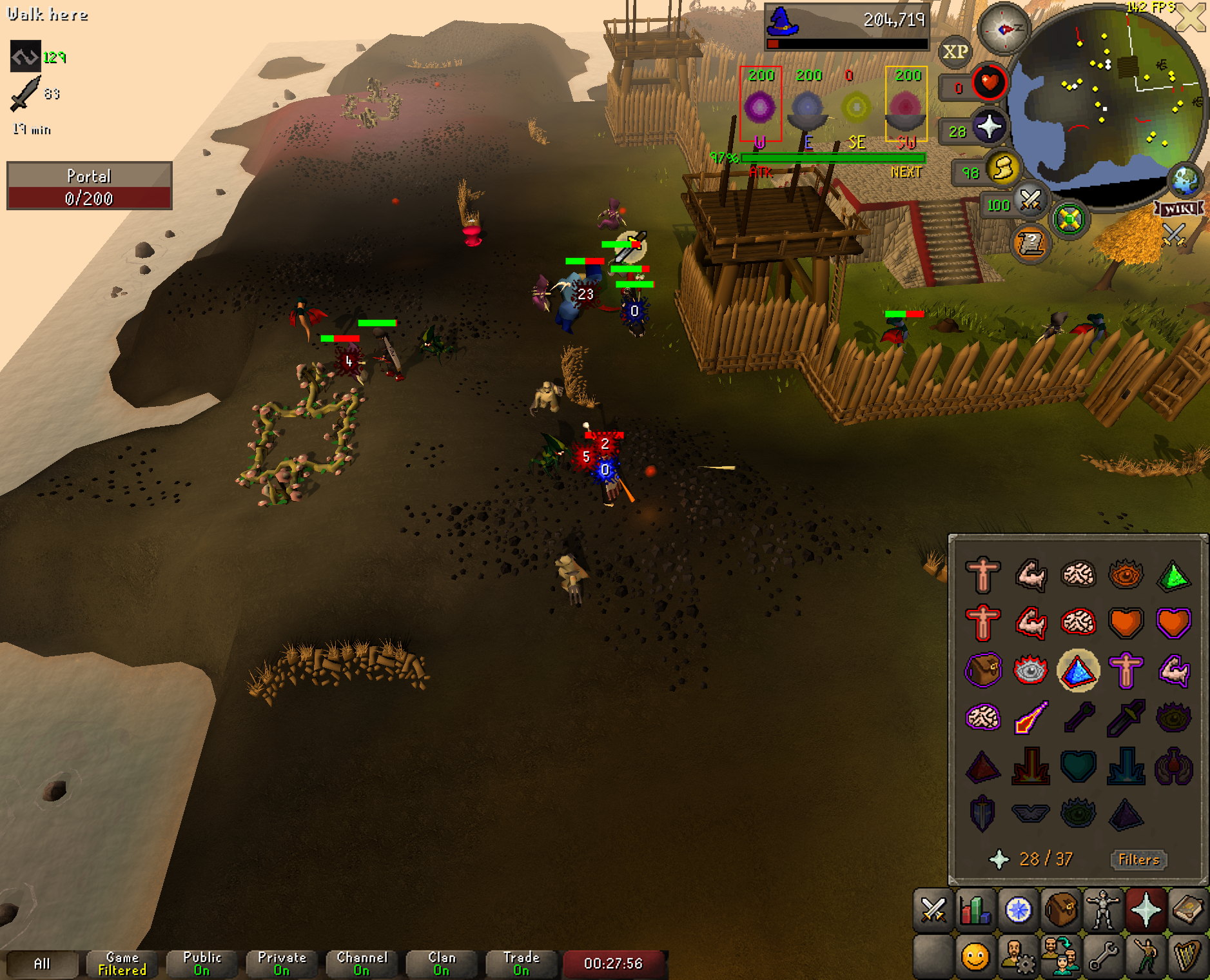Open the world map globe

pos(1185,181)
